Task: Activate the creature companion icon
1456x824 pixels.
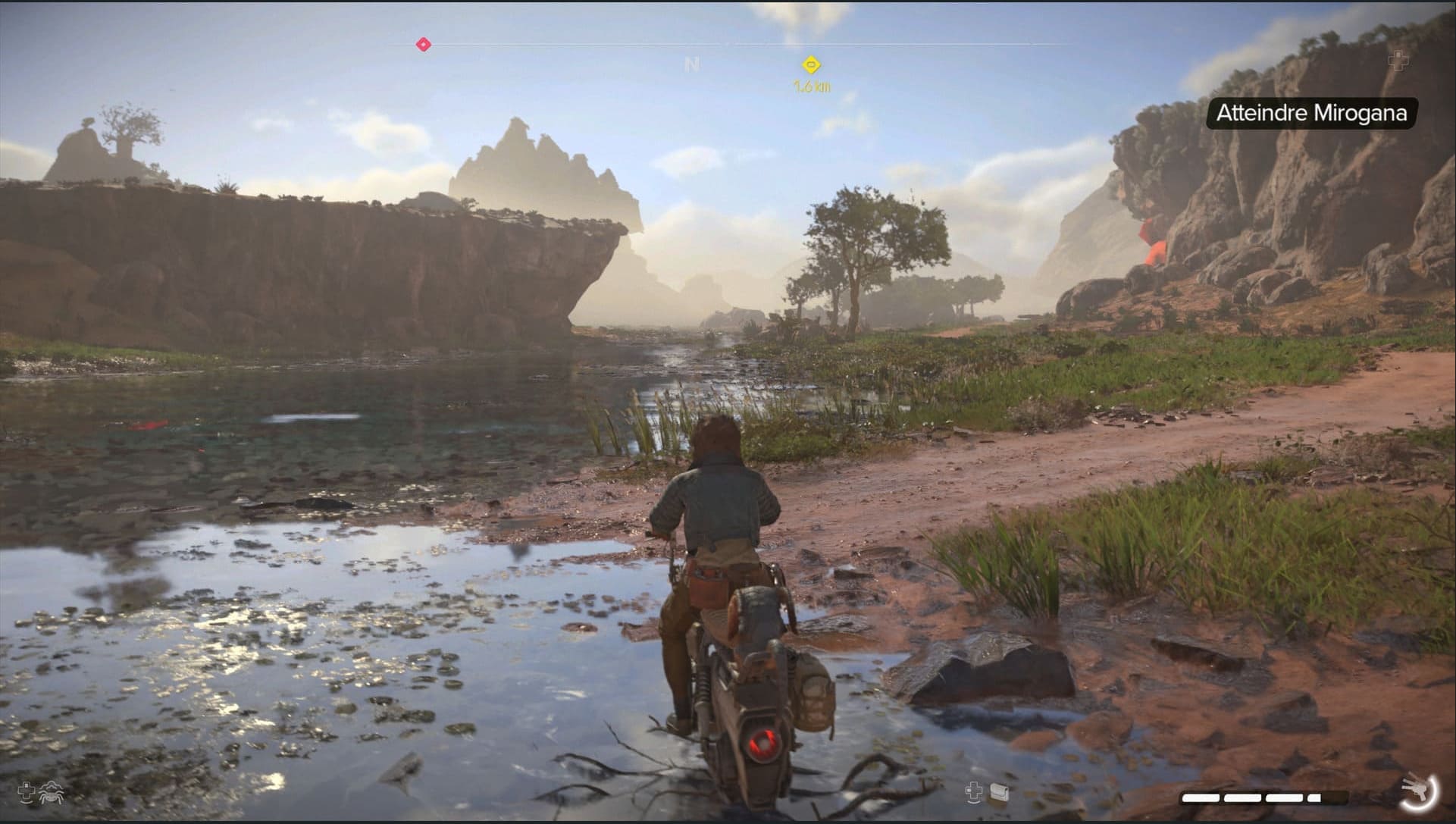Action: coord(53,793)
